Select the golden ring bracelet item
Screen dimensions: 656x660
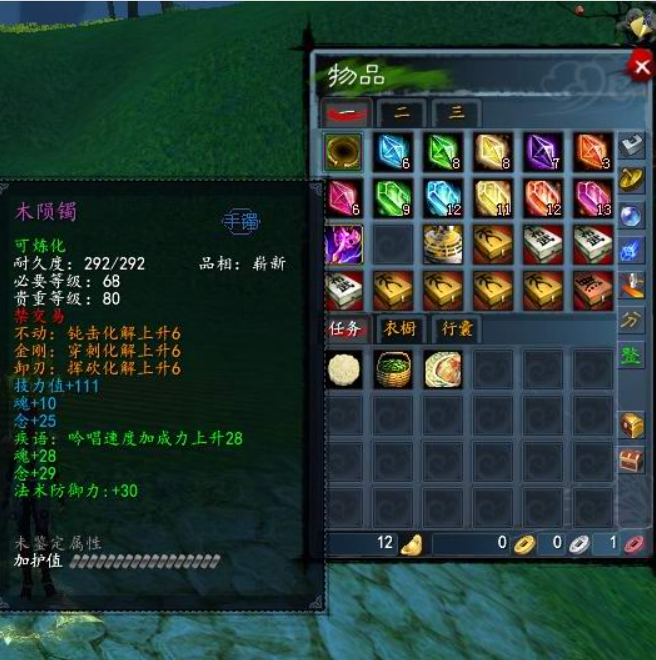(x=344, y=151)
